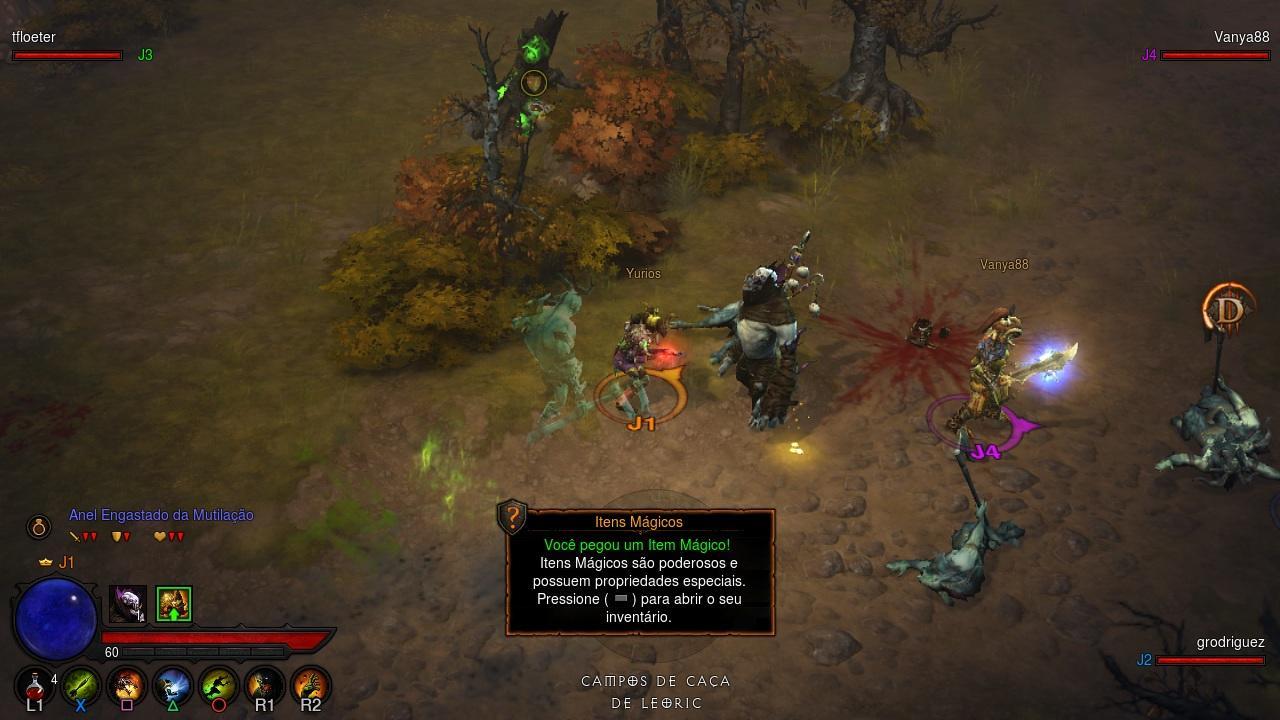The image size is (1280, 720).
Task: Select the tfloeter player nameplate
Action: coord(34,37)
